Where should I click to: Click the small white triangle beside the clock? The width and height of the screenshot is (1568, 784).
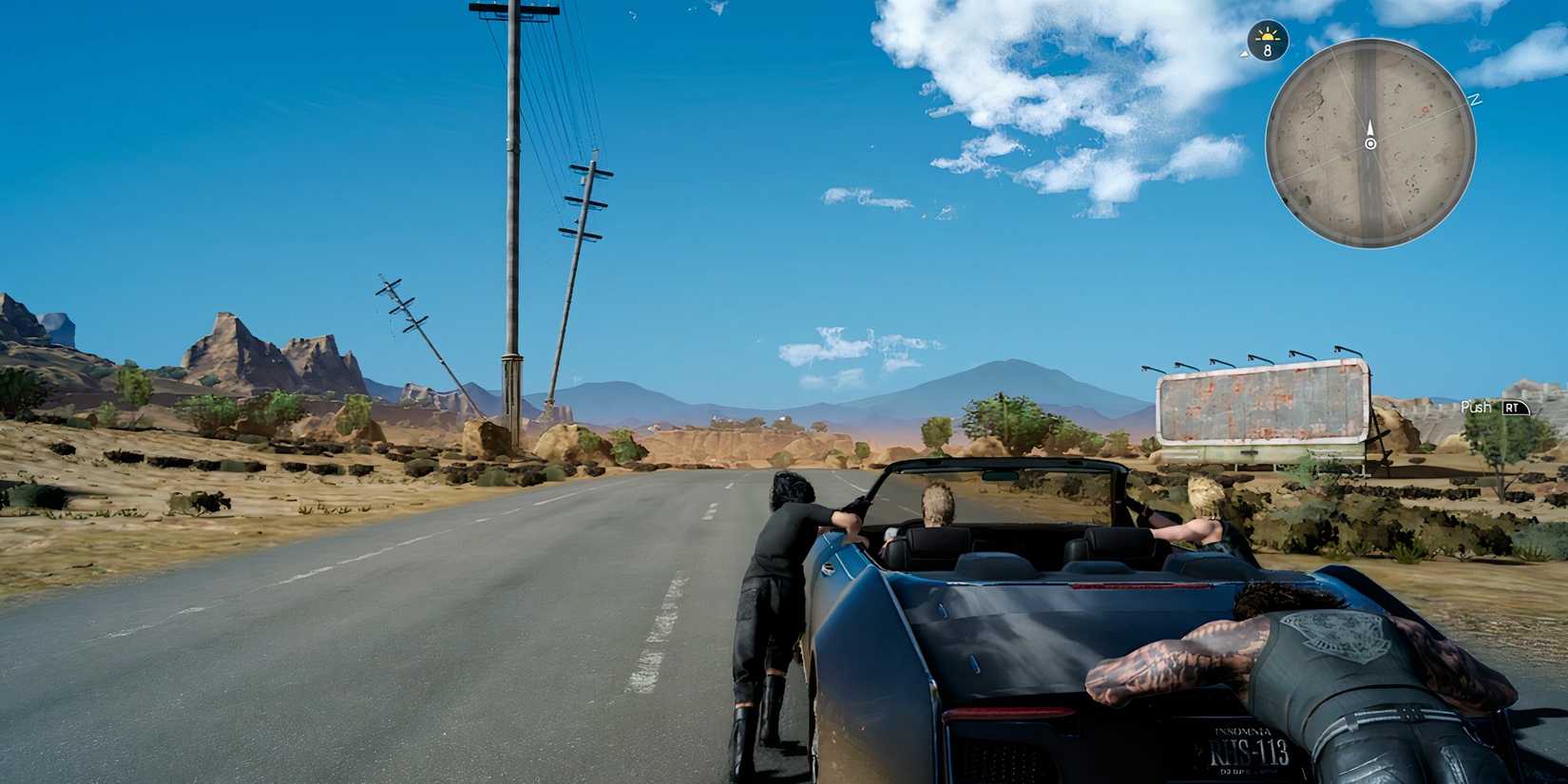1243,54
